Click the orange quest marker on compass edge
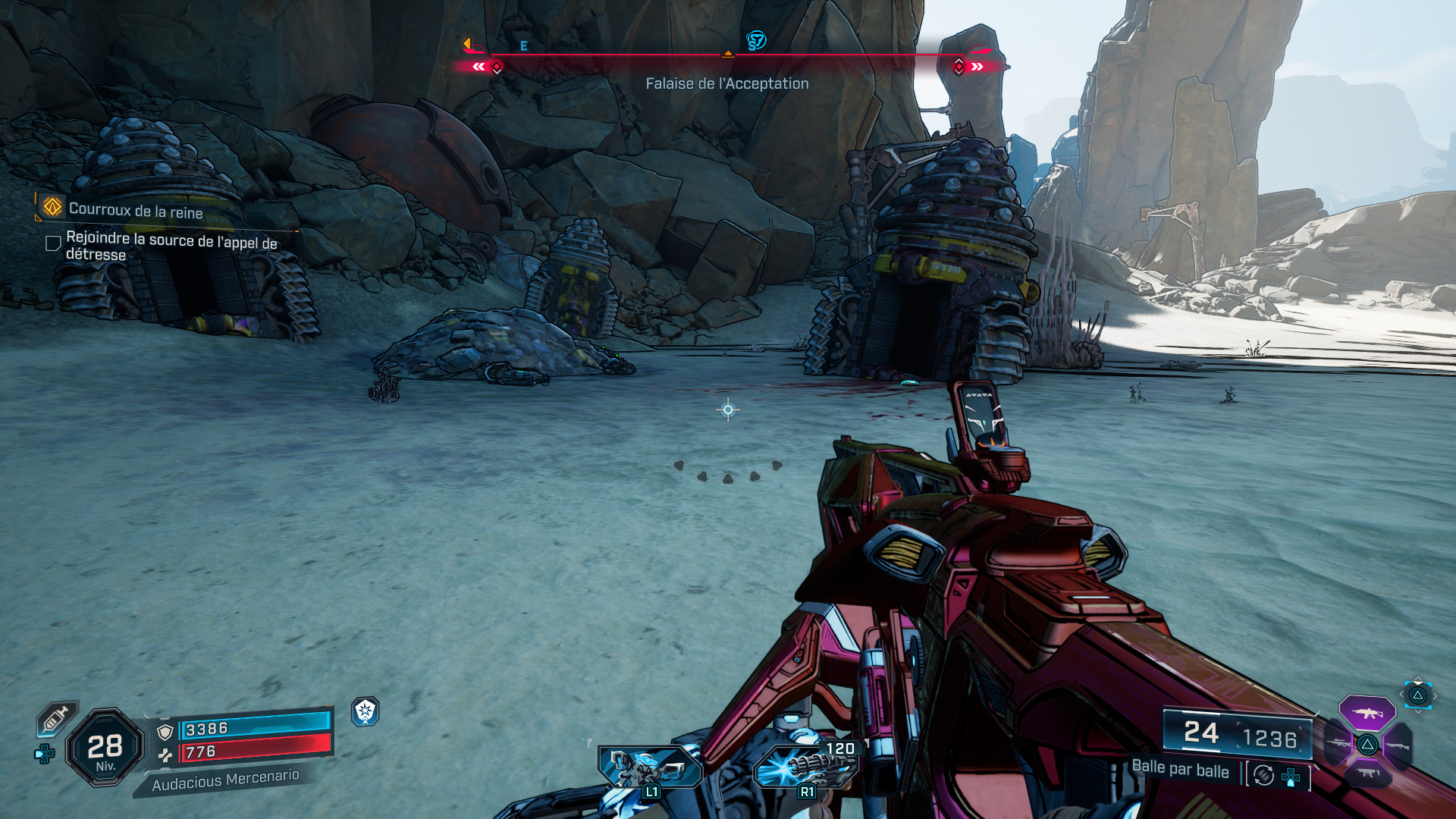 (x=467, y=44)
